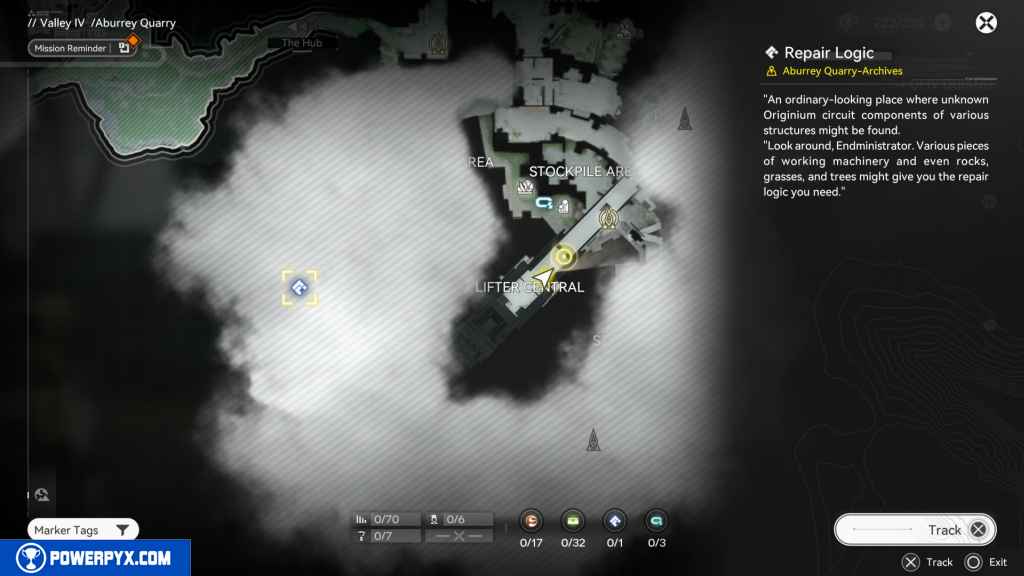
Task: Select The Hub region label
Action: [299, 43]
